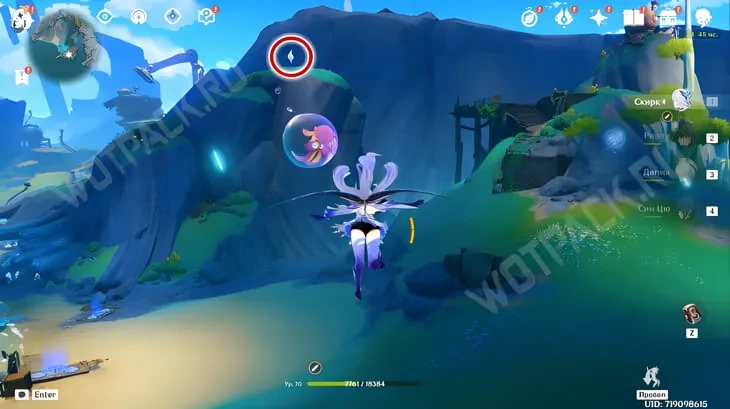
Task: Open the map pin icon with alert
Action: (x=207, y=16)
